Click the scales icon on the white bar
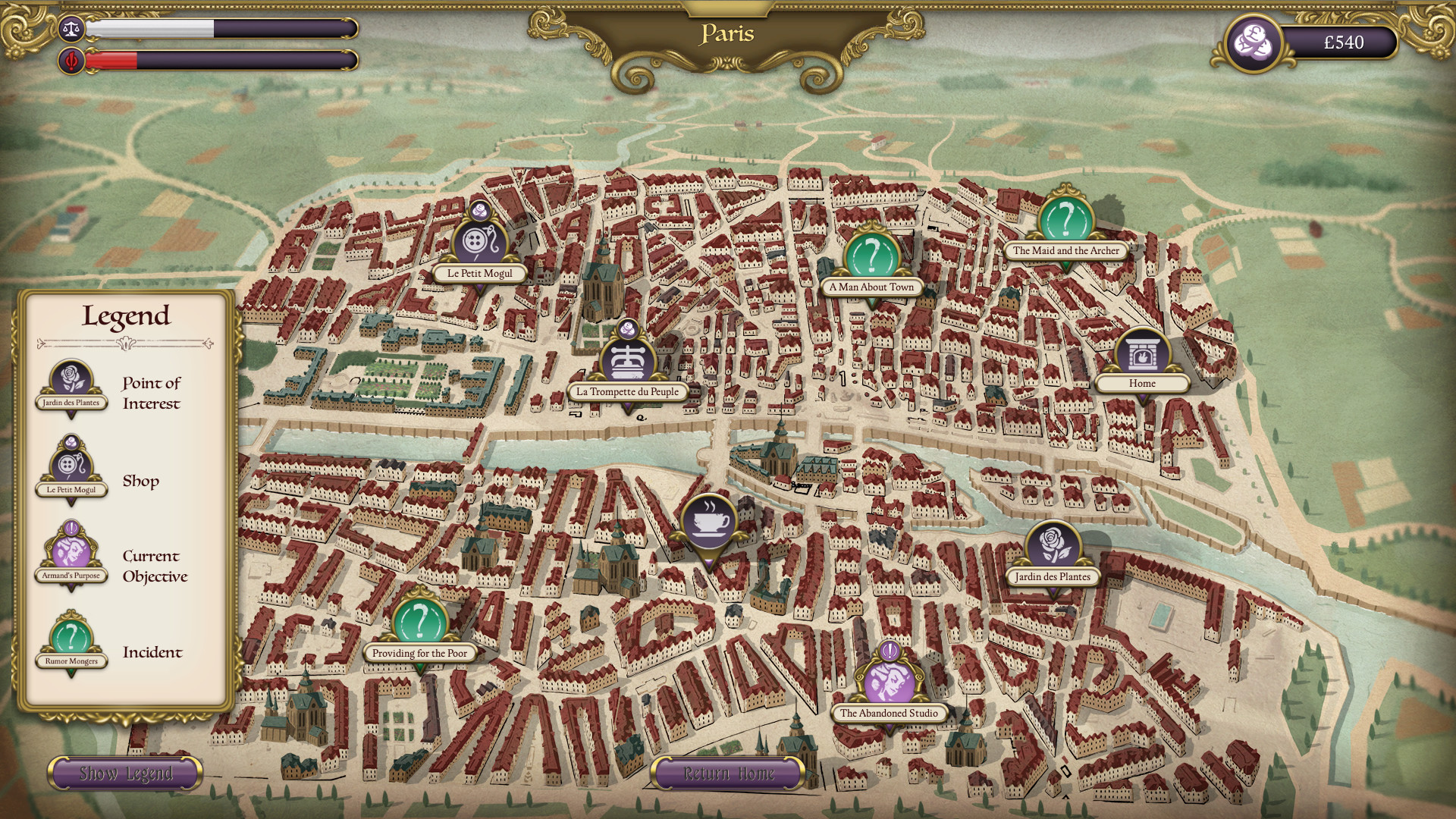The image size is (1456, 819). coord(70,28)
